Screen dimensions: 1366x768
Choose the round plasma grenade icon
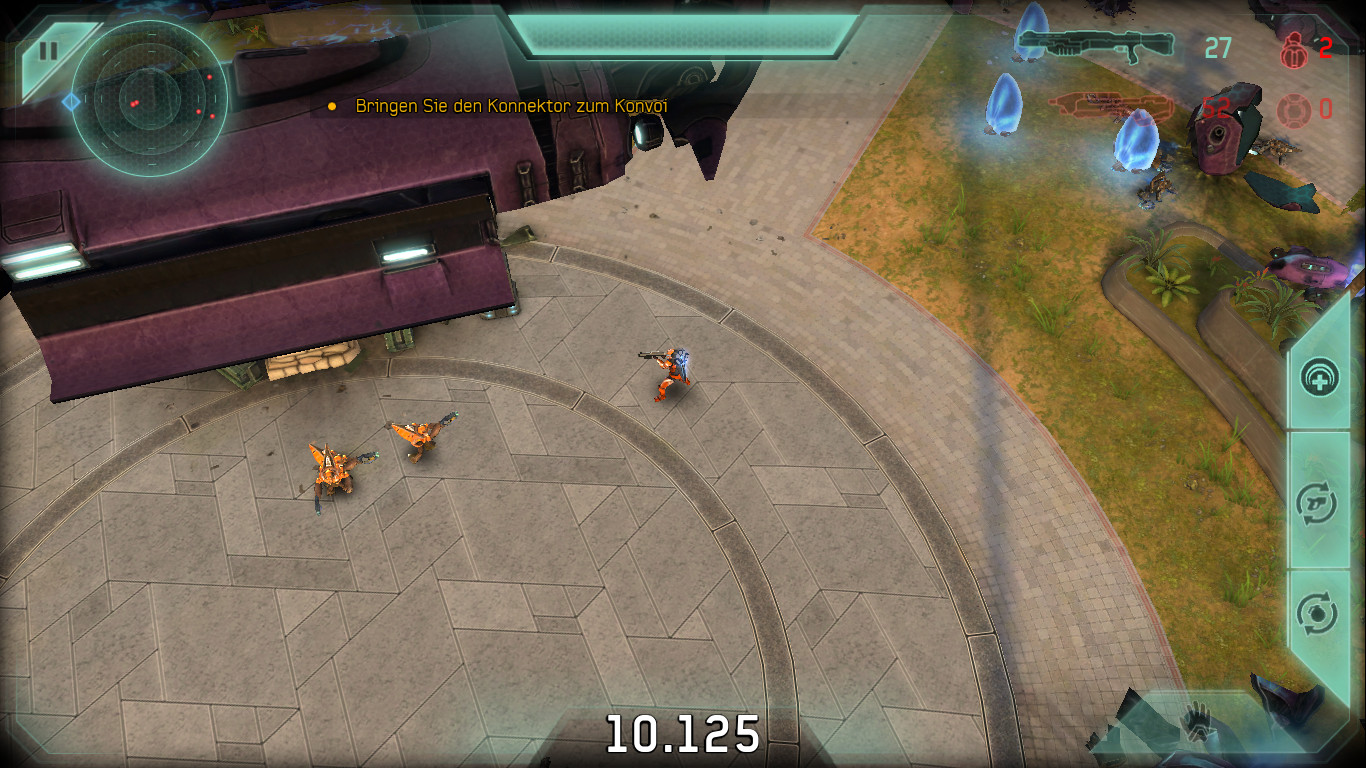click(1291, 109)
